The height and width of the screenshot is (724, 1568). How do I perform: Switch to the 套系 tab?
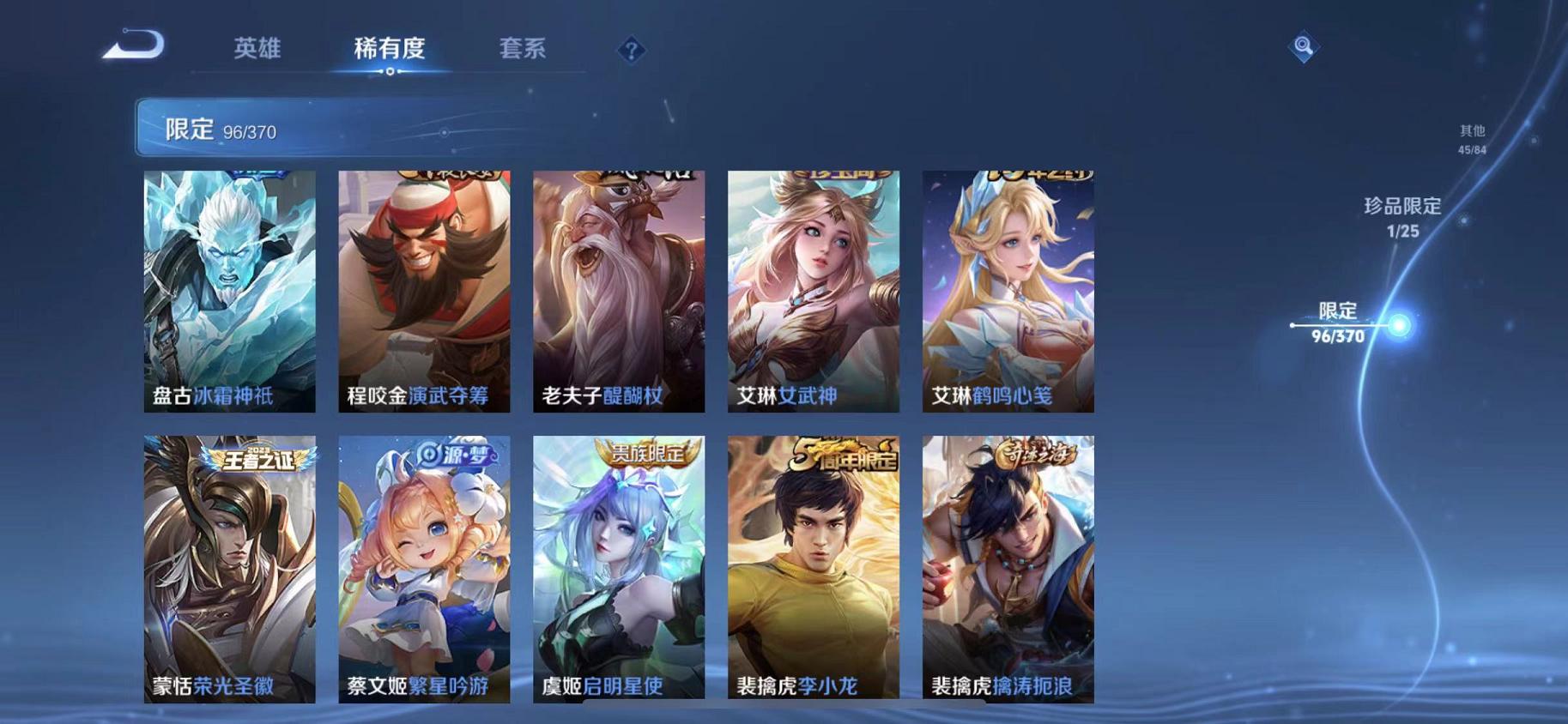pos(525,50)
